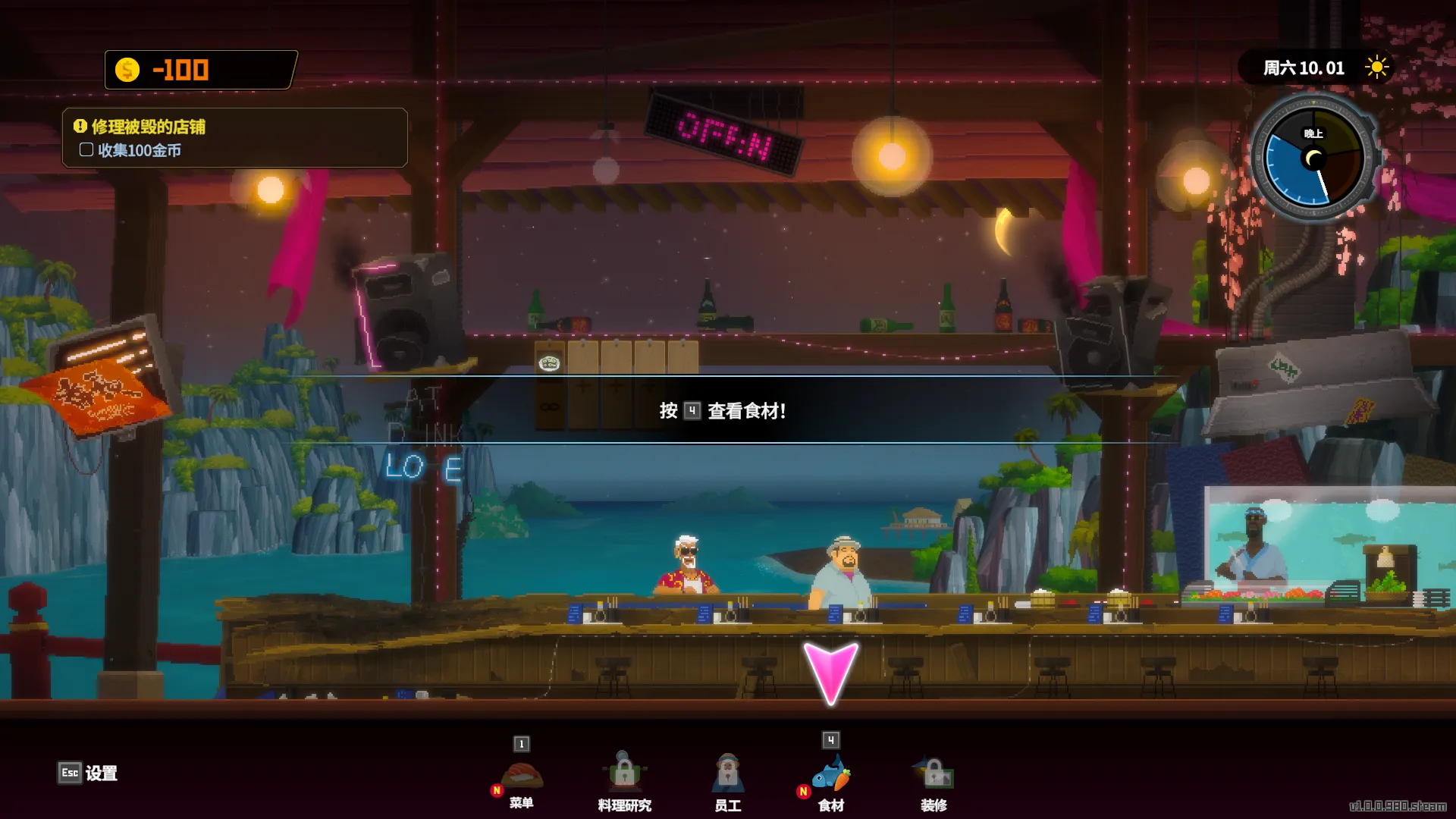Open the 食材 ingredients panel
Viewport: 1456px width, 819px height.
tap(831, 777)
